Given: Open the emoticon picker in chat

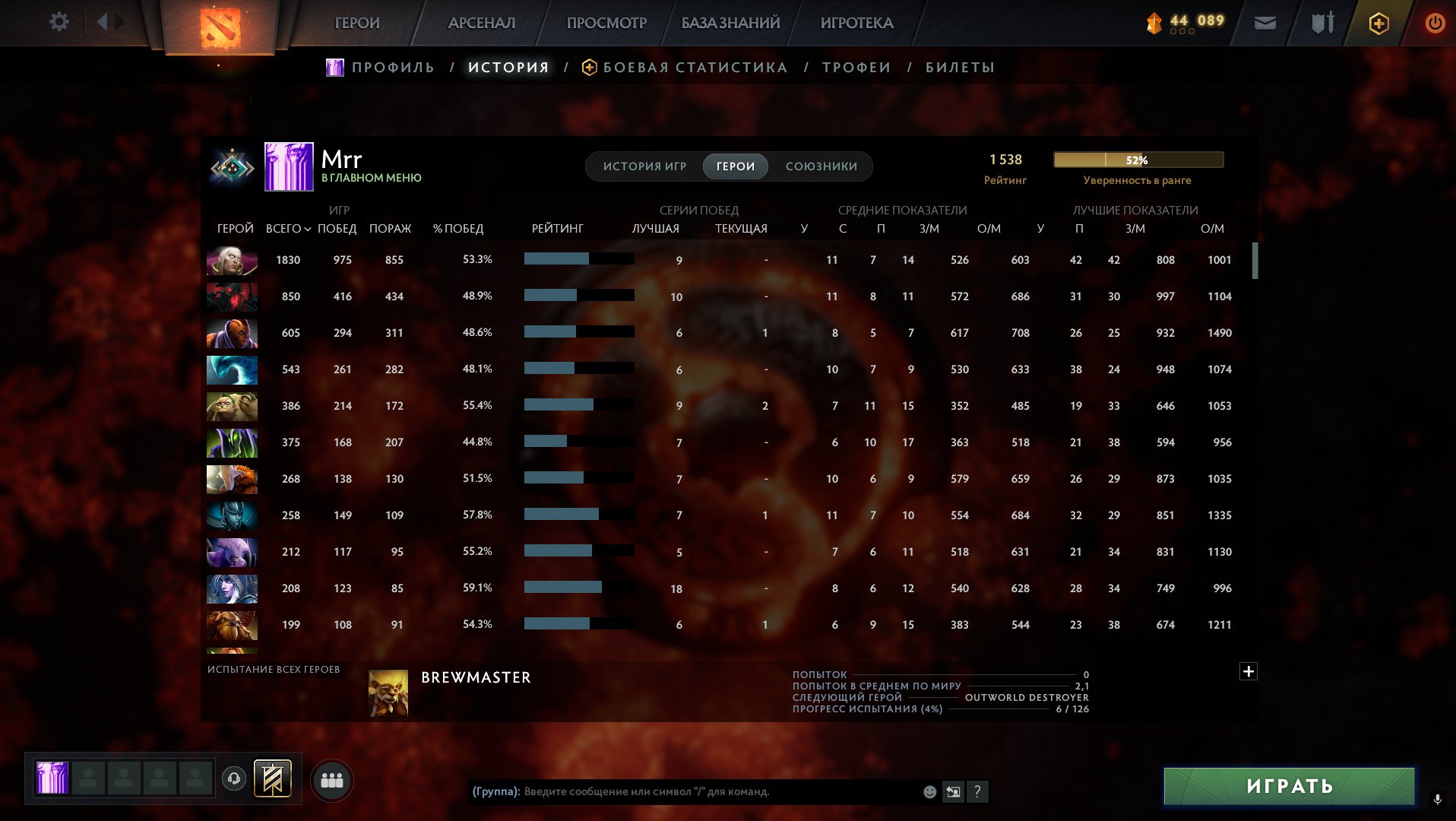Looking at the screenshot, I should point(929,792).
